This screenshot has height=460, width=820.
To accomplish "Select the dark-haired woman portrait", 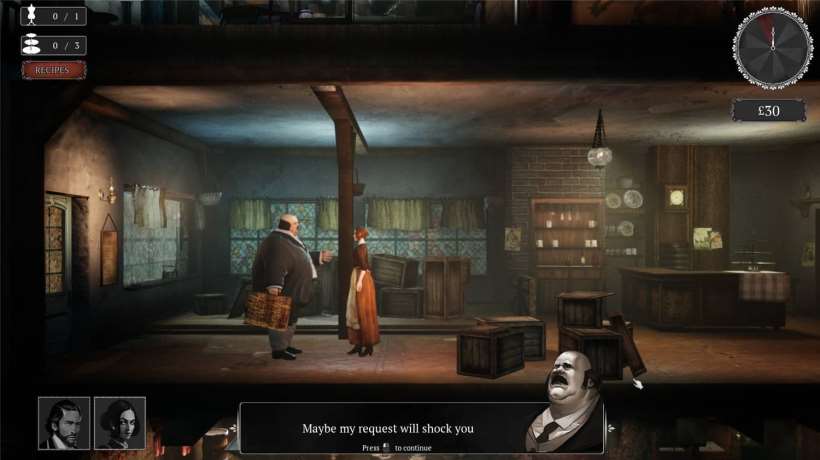I will pyautogui.click(x=120, y=423).
